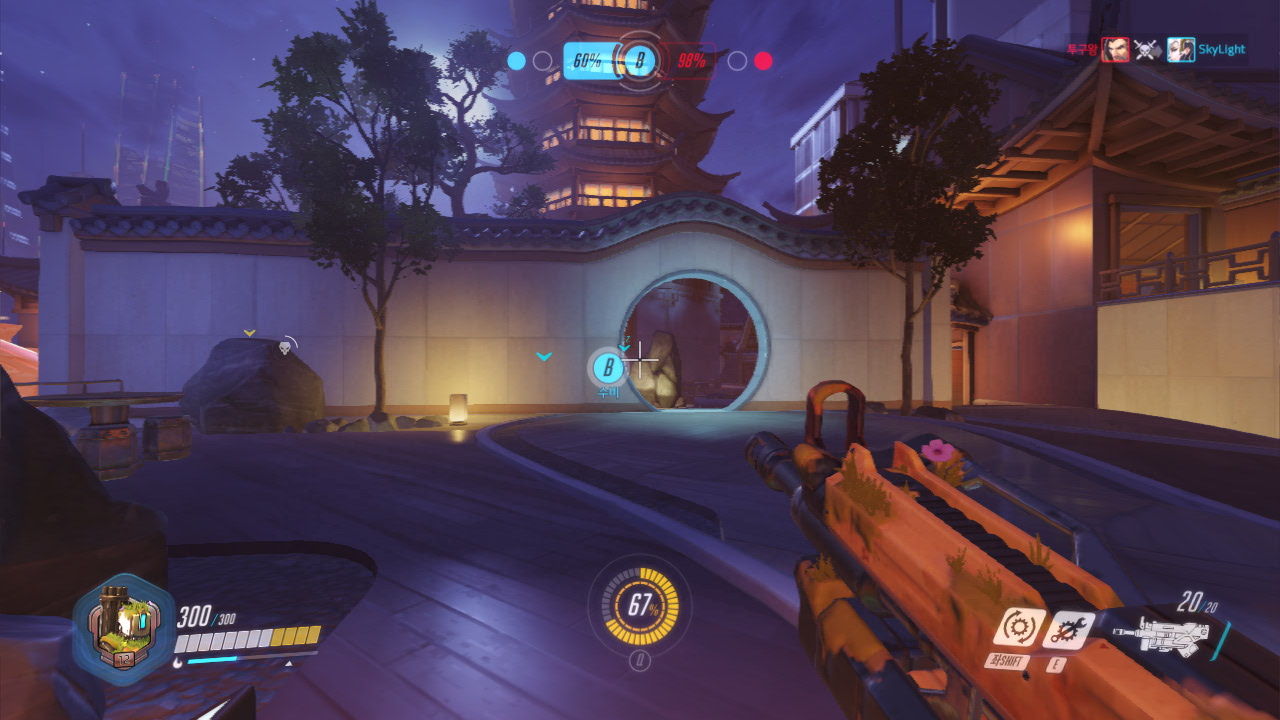Activate the Reconfigure ability icon
1280x720 pixels.
(x=1018, y=628)
